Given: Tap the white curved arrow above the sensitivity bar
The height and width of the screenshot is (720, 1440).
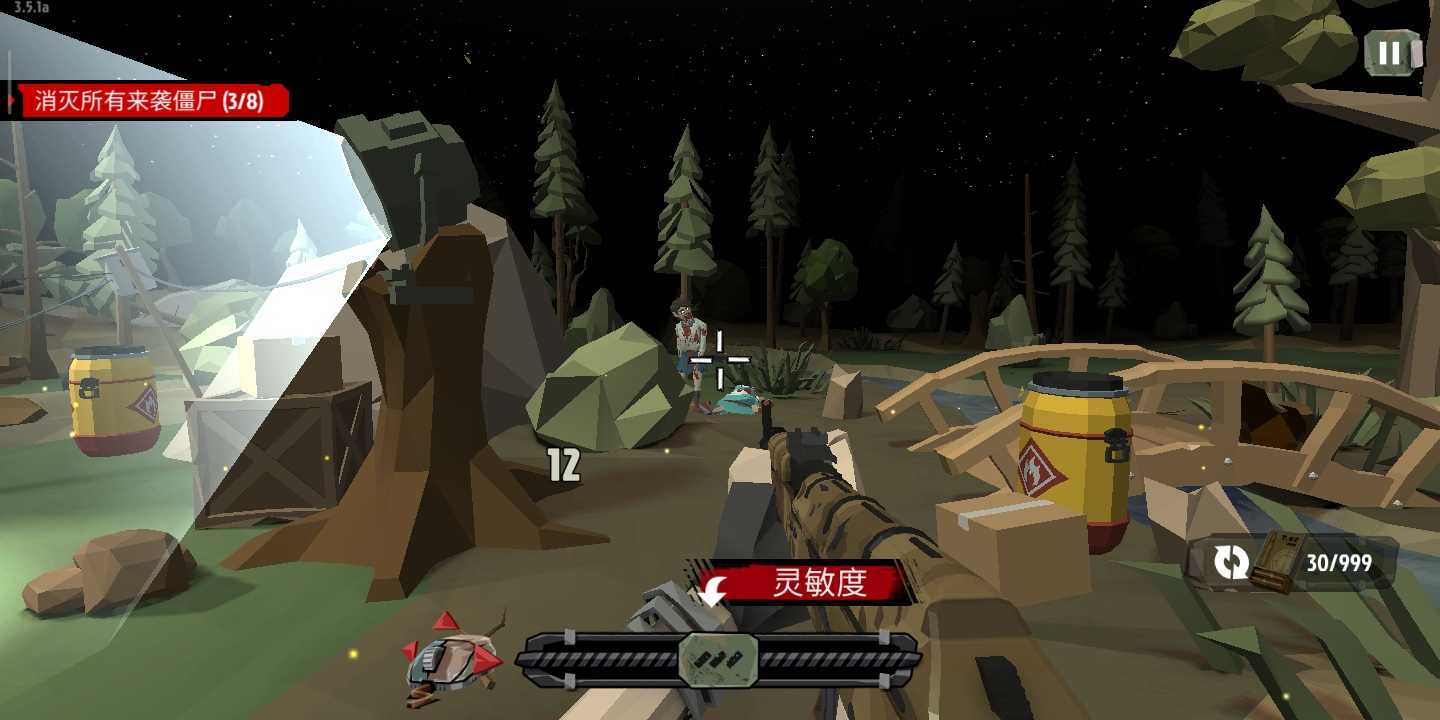Looking at the screenshot, I should pyautogui.click(x=713, y=592).
